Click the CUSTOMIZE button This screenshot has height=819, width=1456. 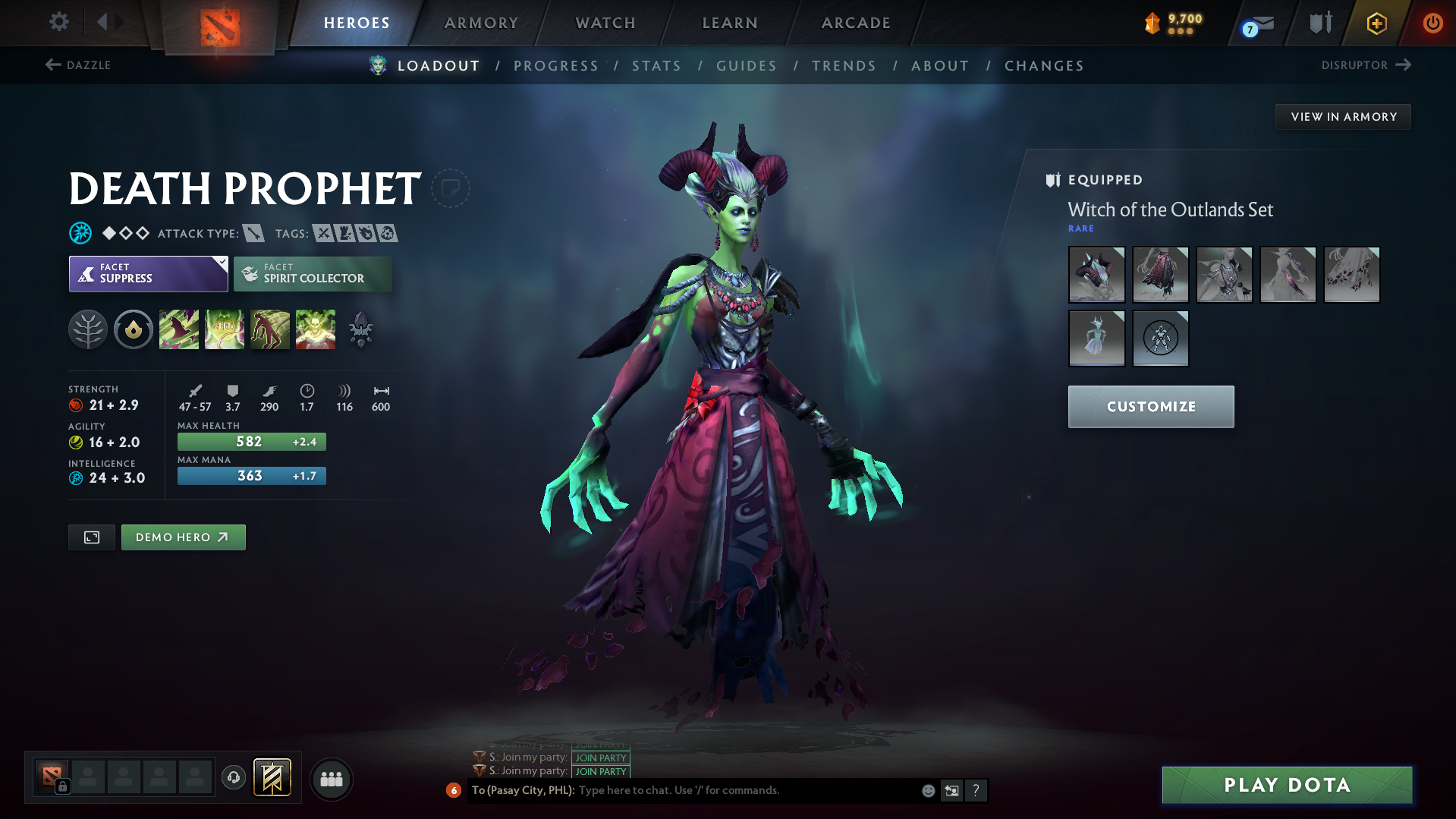pyautogui.click(x=1150, y=406)
